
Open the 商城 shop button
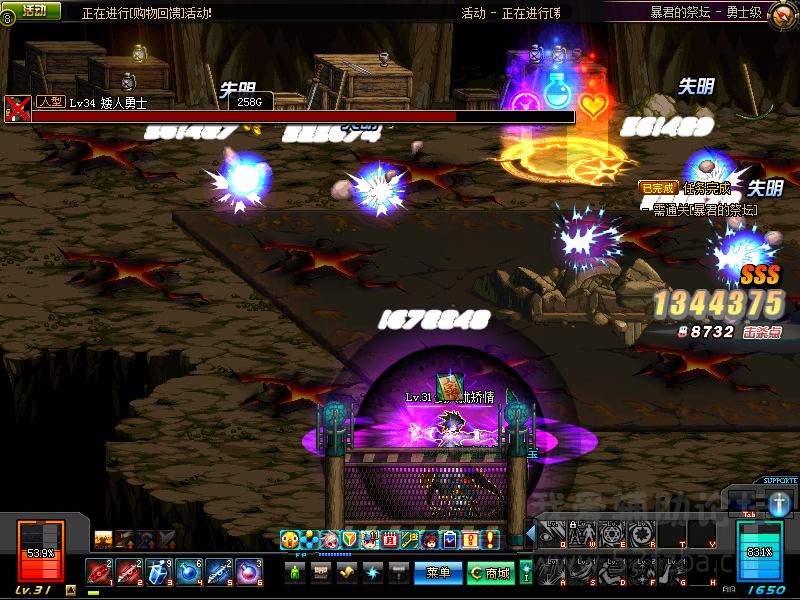tap(490, 573)
